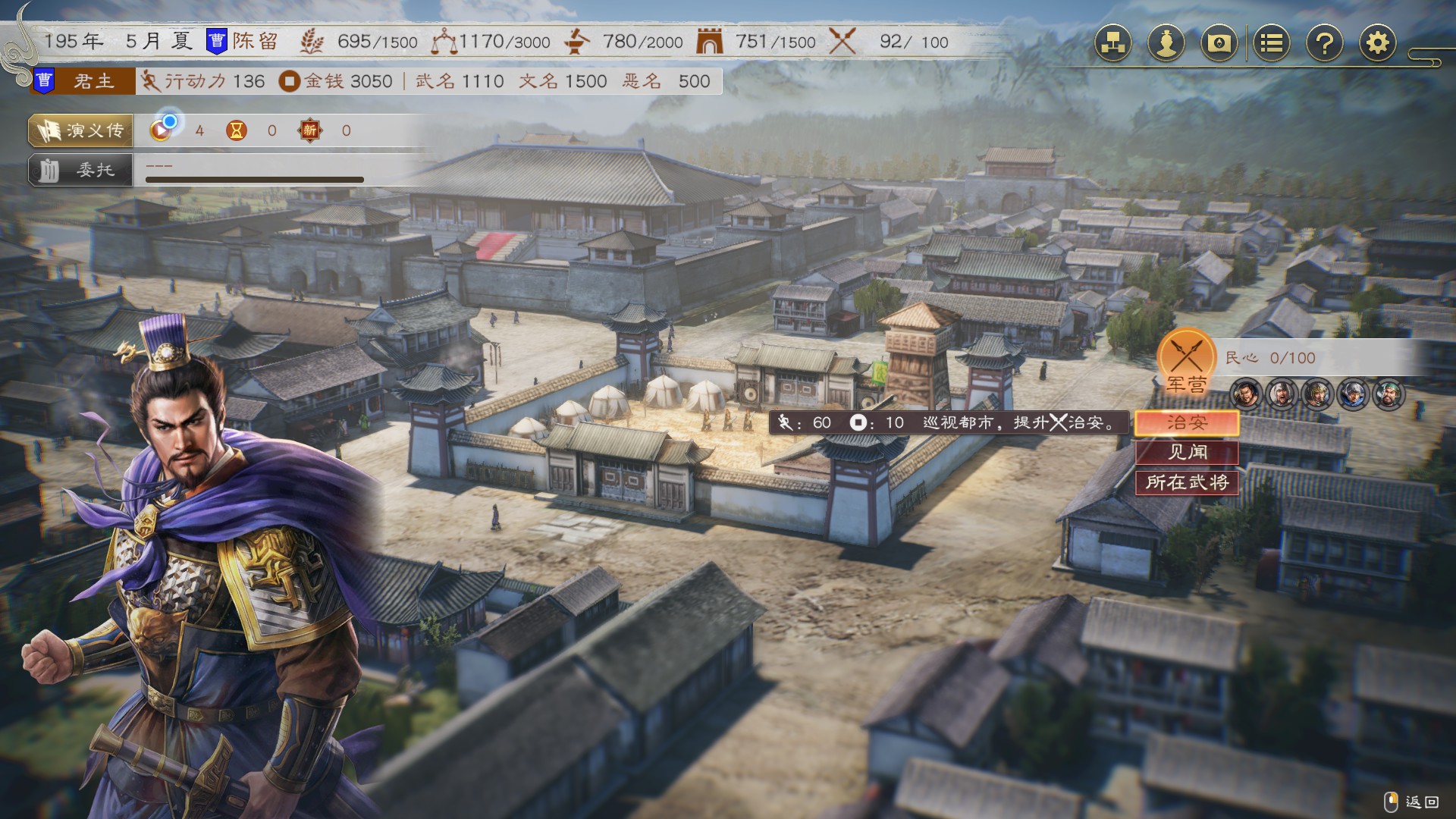Screen dimensions: 1456x819
Task: Click the new events 新 badge icon
Action: (x=310, y=130)
